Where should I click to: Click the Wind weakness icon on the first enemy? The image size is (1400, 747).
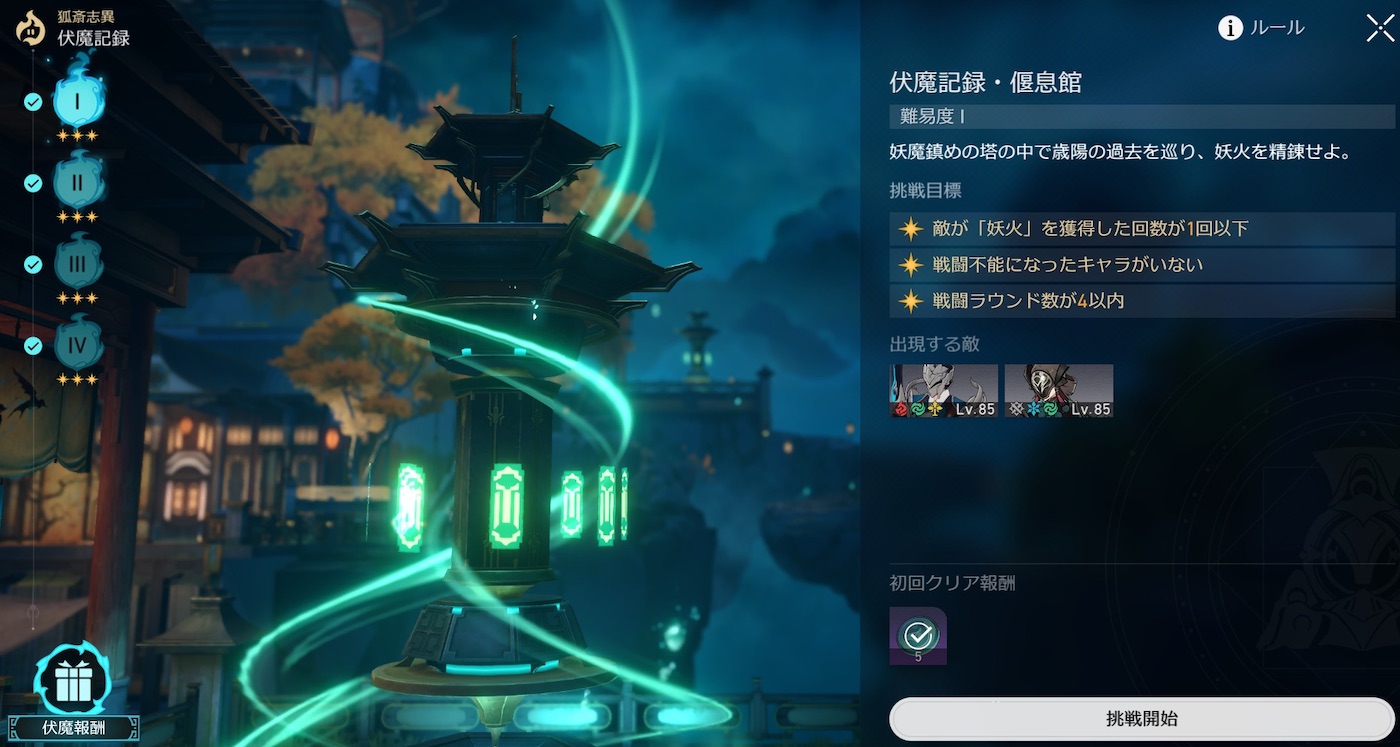coord(918,409)
